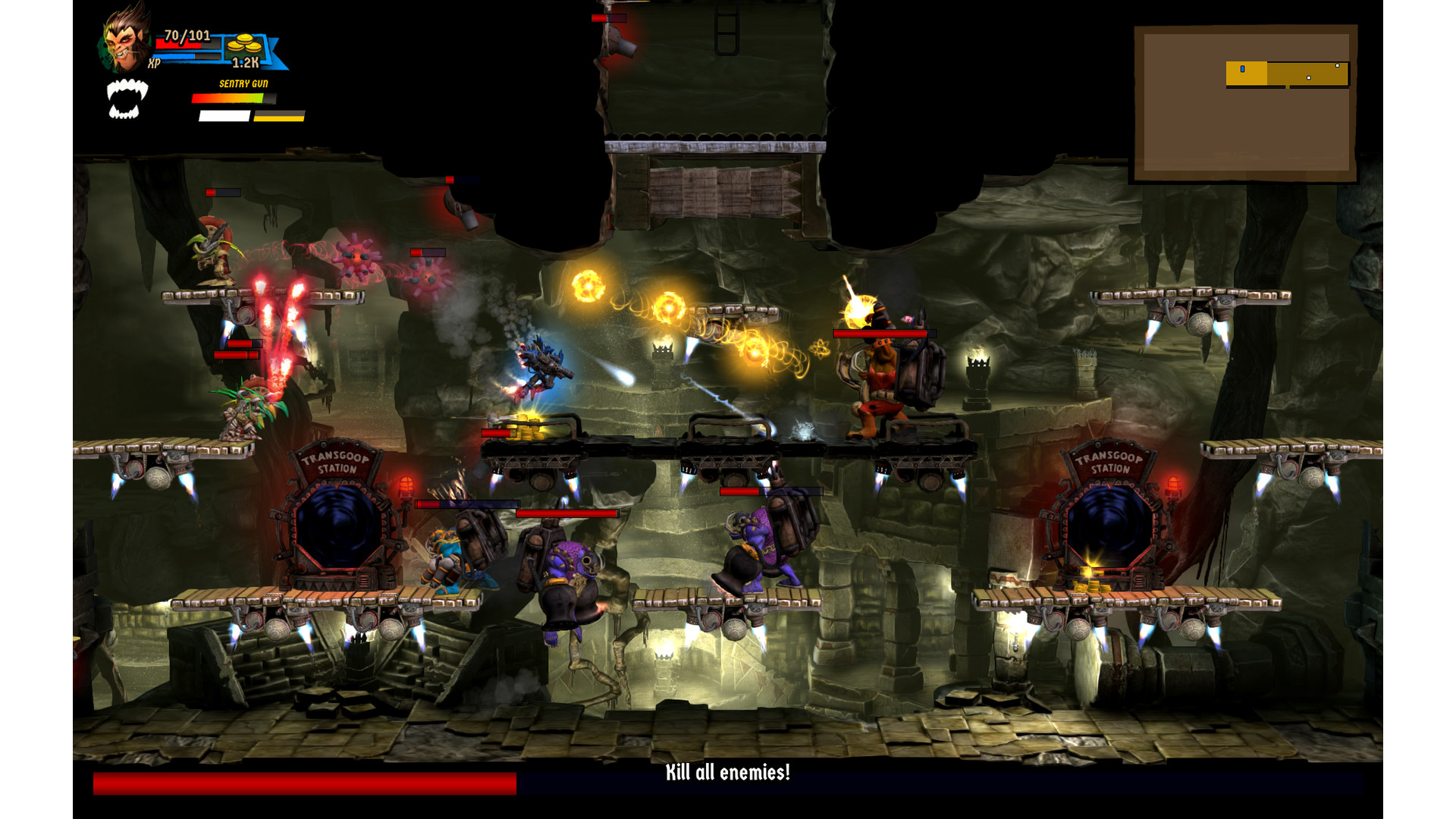Click the monkey character portrait
Viewport: 1456px width, 819px height.
click(x=125, y=39)
